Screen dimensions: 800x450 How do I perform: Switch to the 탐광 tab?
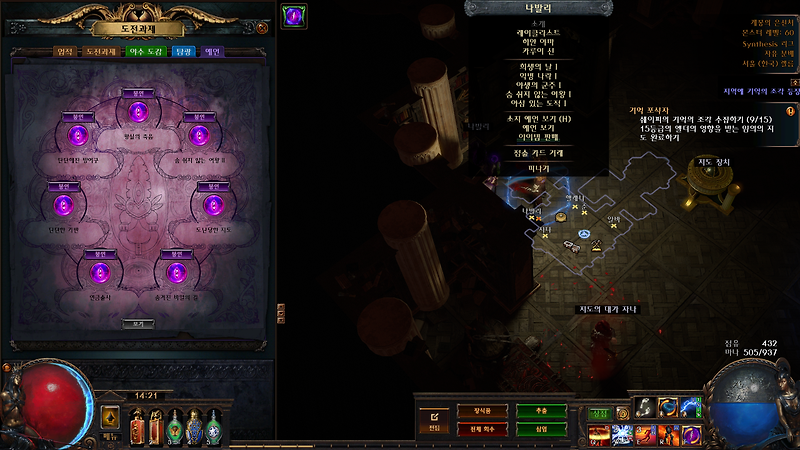tap(183, 52)
